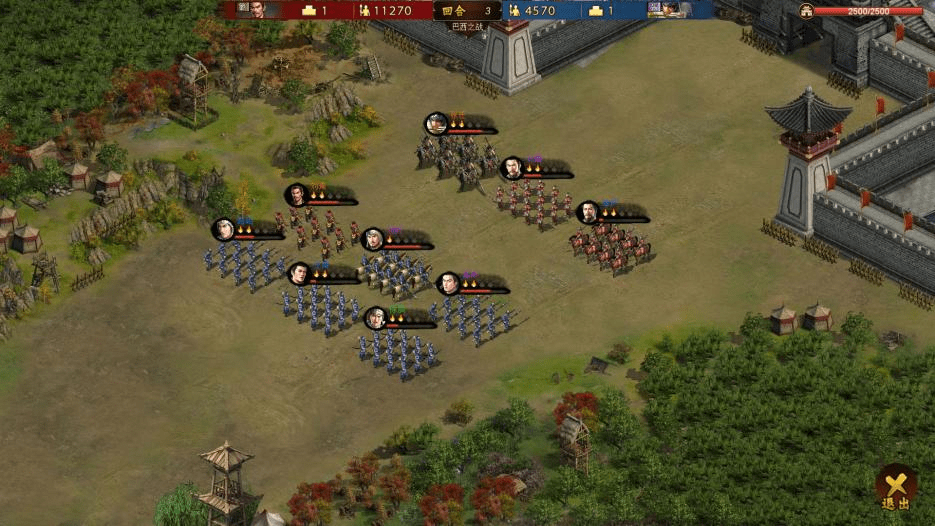Select the red commander portrait in top bar
The height and width of the screenshot is (526, 935).
(x=258, y=10)
